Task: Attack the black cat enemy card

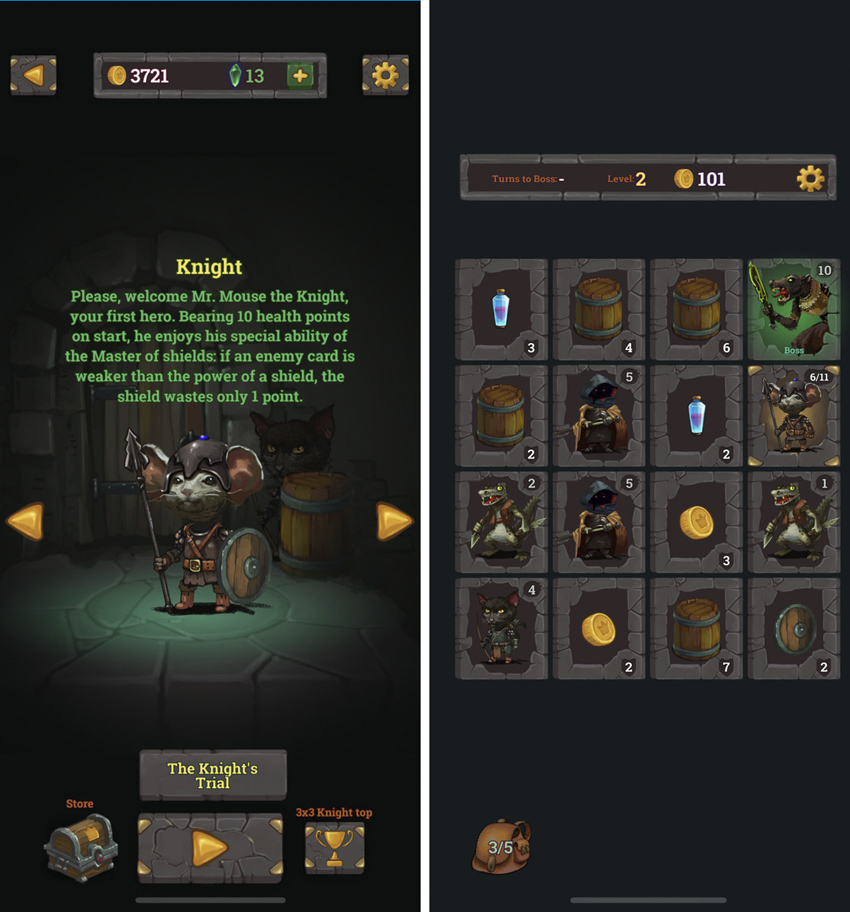Action: (x=501, y=629)
